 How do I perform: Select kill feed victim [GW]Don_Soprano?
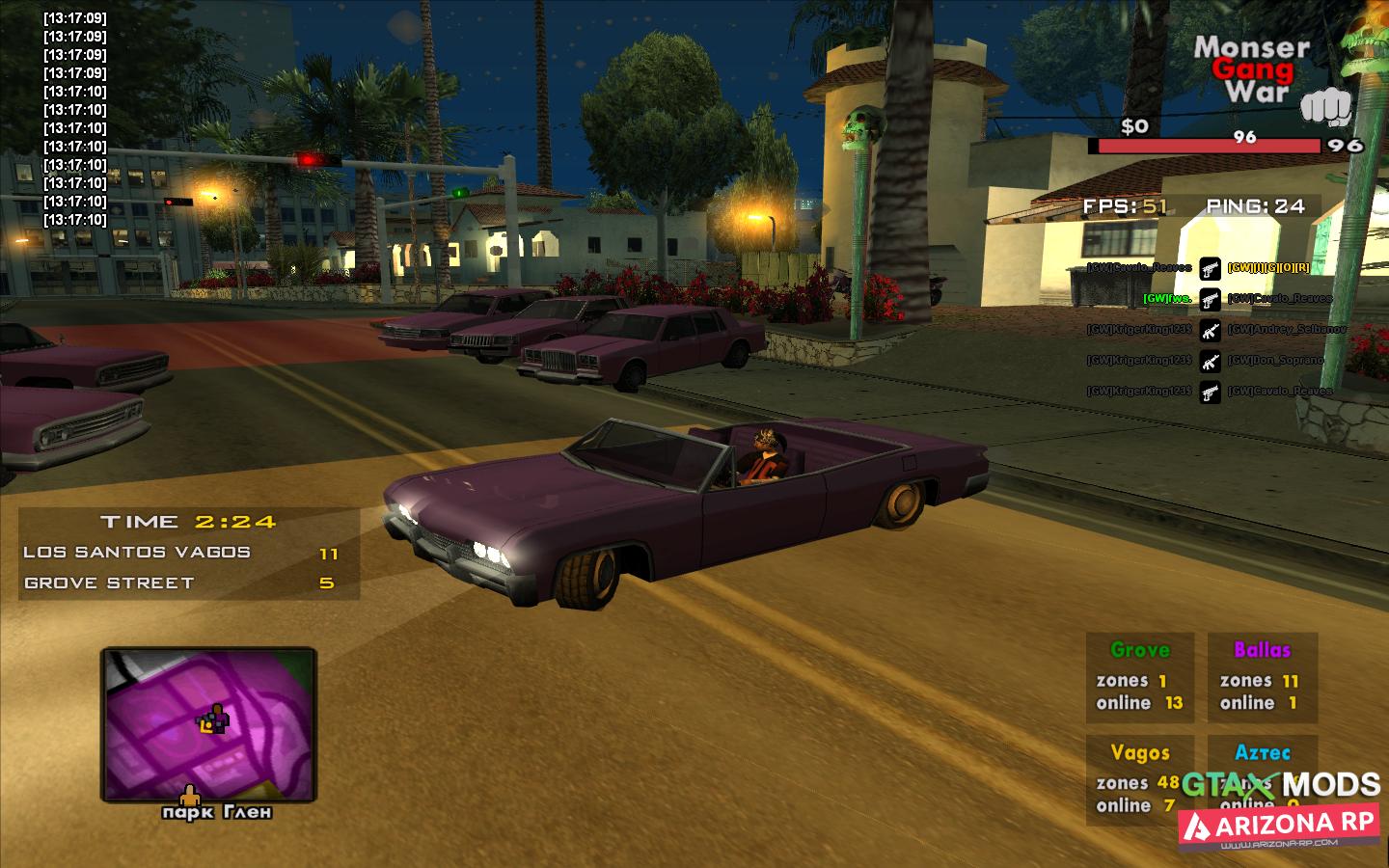point(1275,361)
